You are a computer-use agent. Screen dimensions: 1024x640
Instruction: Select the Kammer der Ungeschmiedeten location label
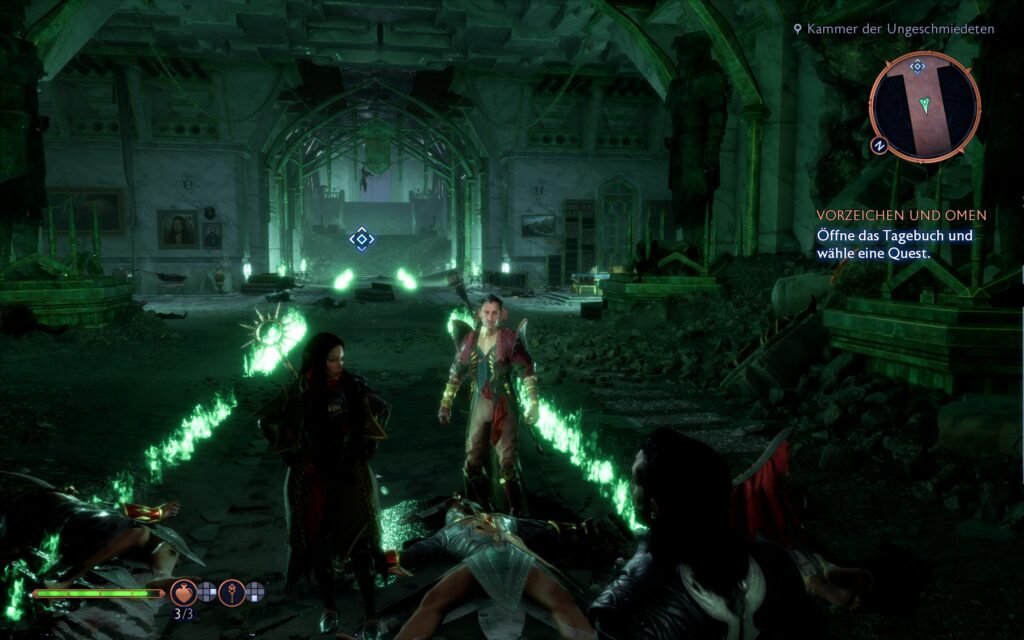(894, 29)
